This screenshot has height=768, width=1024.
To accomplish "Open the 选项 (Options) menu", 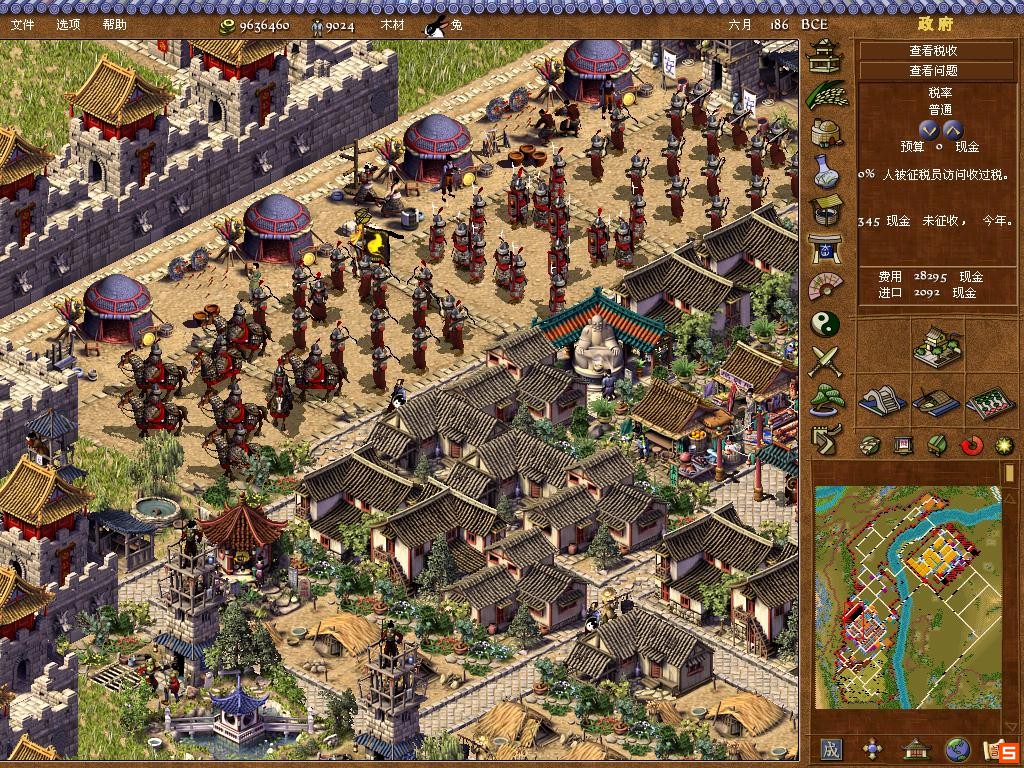I will (69, 24).
